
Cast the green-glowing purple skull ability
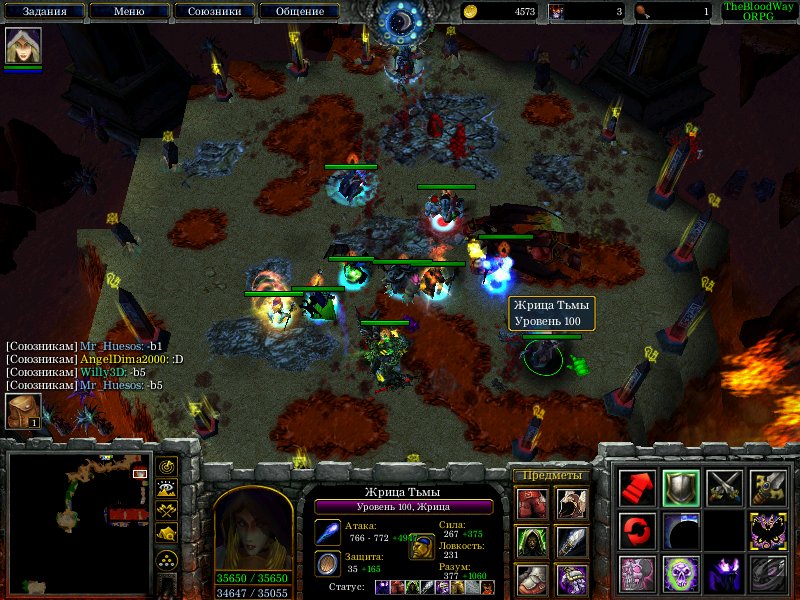pyautogui.click(x=681, y=575)
